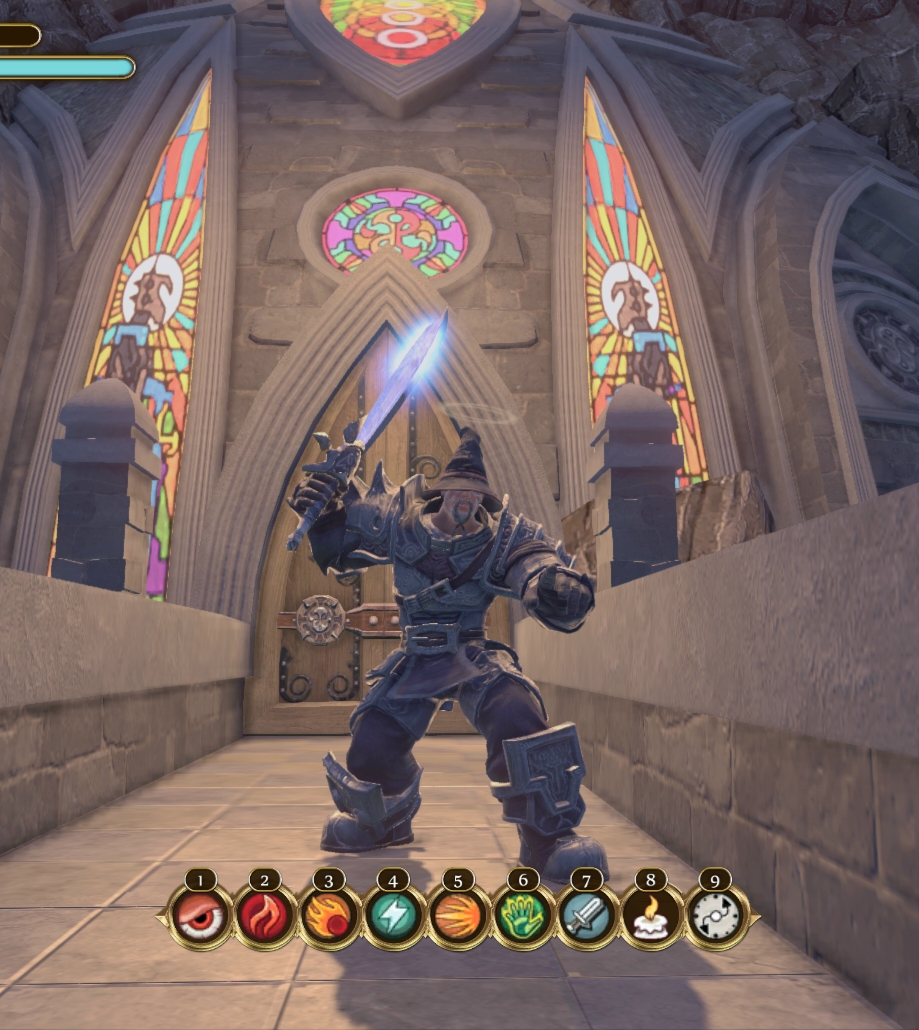
Task: Use the candle cake item
Action: tap(651, 916)
